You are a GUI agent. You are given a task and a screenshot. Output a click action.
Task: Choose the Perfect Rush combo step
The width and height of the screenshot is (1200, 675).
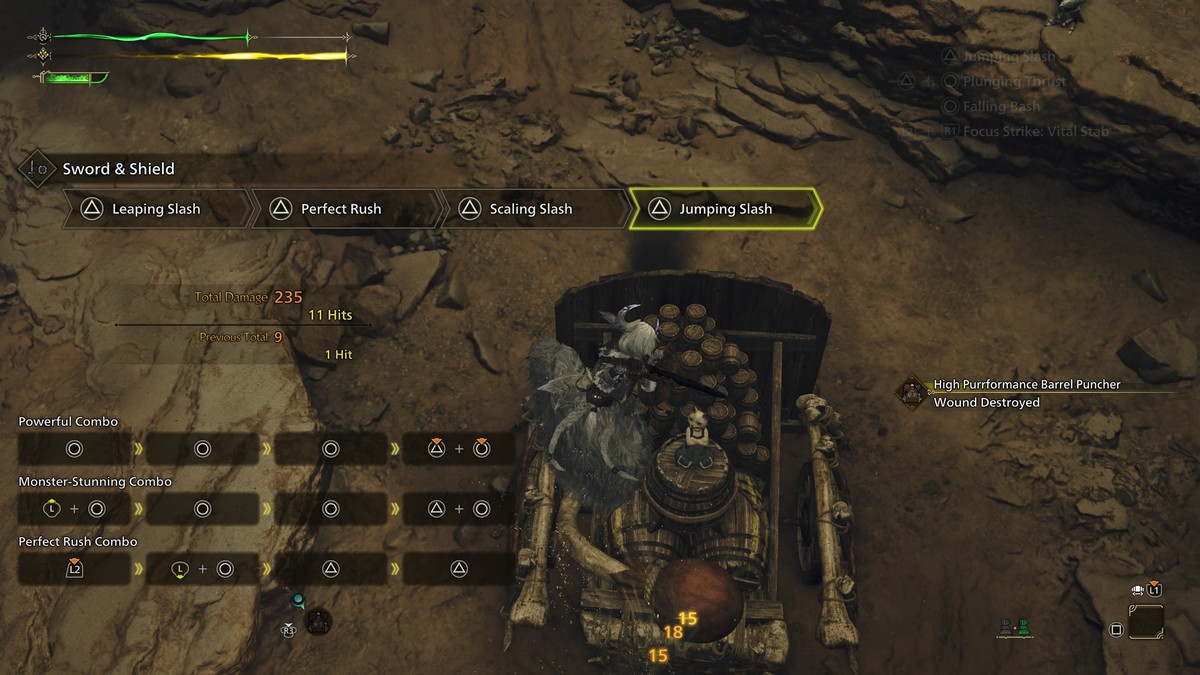point(340,209)
